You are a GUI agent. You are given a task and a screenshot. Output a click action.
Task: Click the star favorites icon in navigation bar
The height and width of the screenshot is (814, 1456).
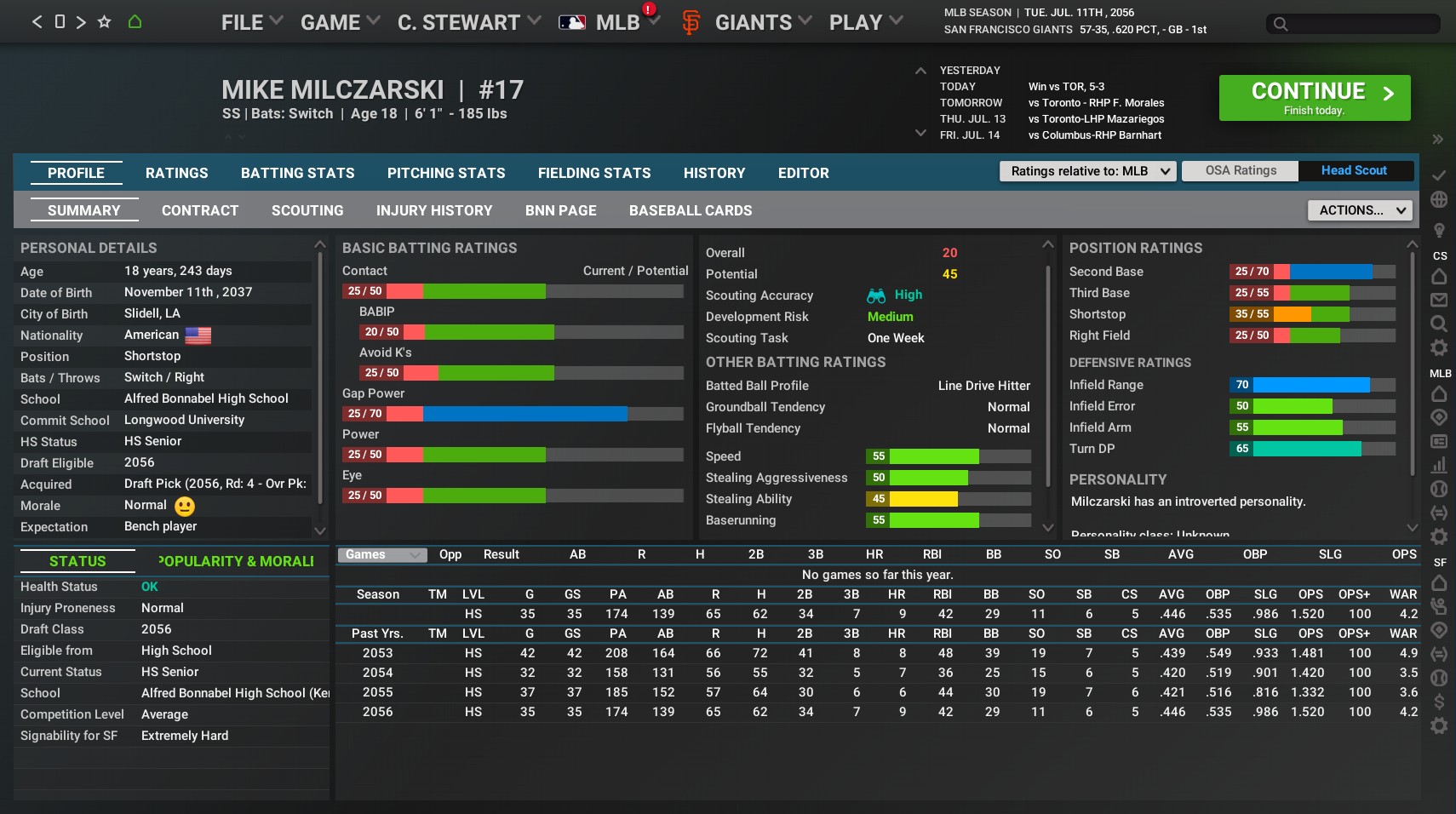point(104,21)
